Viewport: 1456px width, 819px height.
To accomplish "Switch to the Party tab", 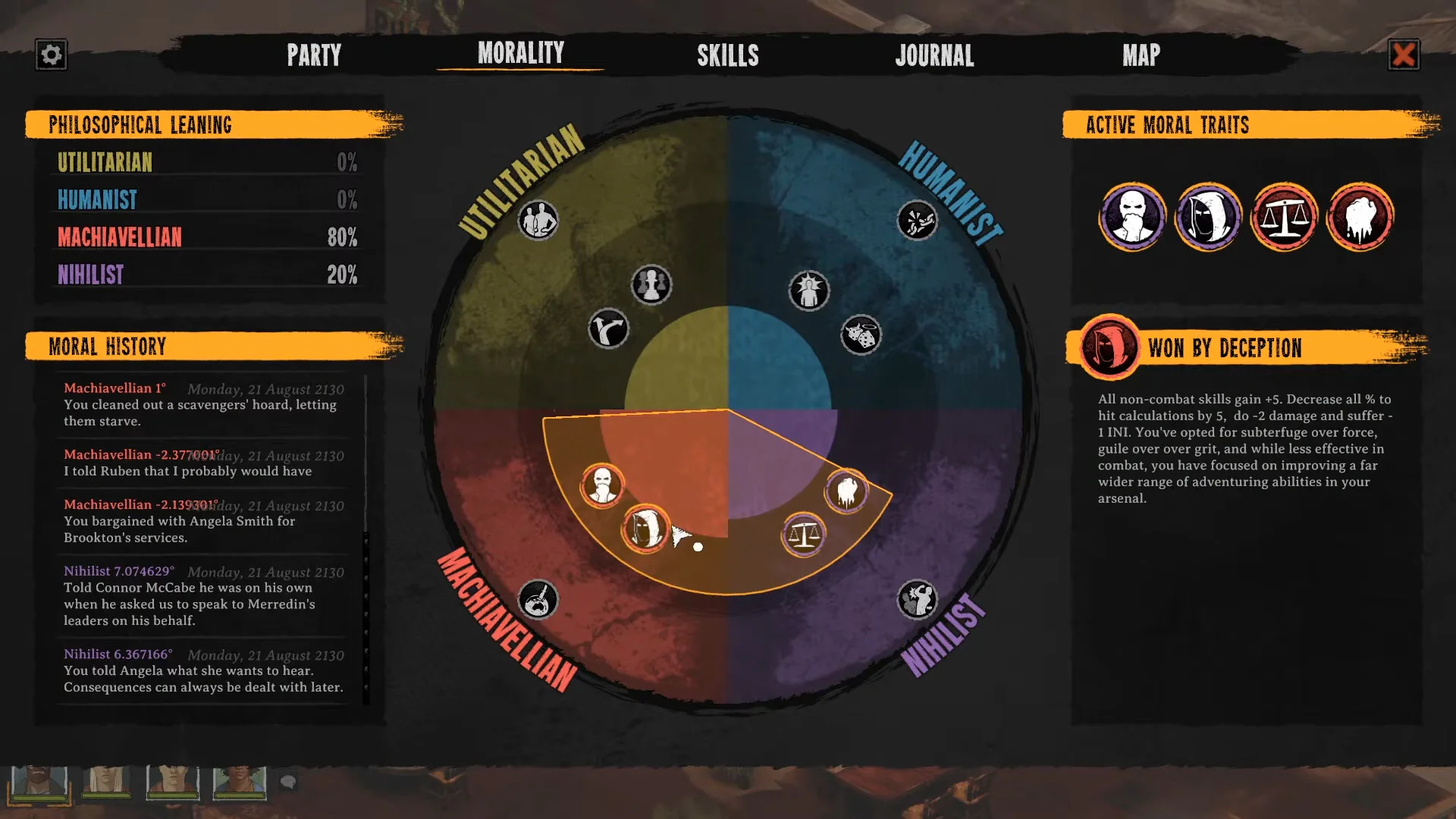I will pyautogui.click(x=314, y=55).
